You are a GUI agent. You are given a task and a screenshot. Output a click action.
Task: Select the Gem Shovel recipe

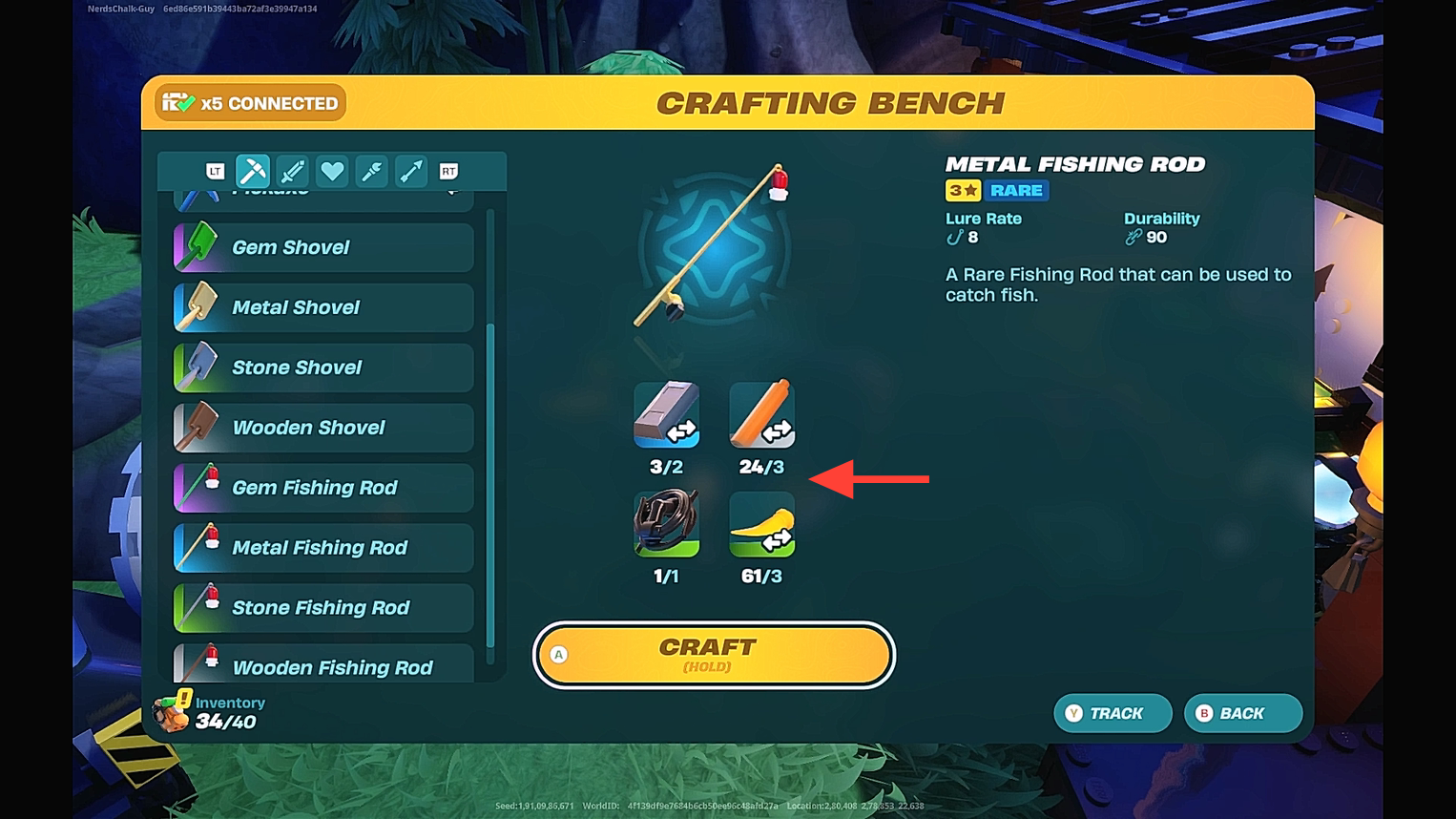tap(323, 247)
